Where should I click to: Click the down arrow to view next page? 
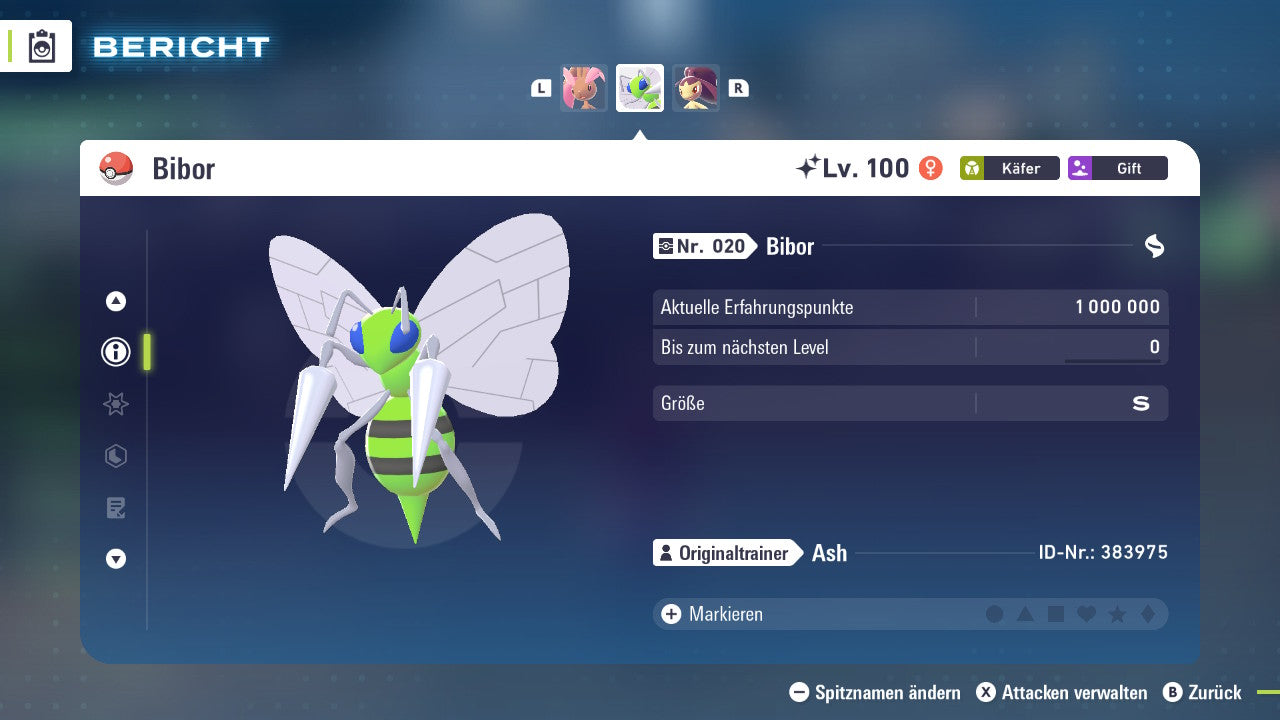coord(115,559)
